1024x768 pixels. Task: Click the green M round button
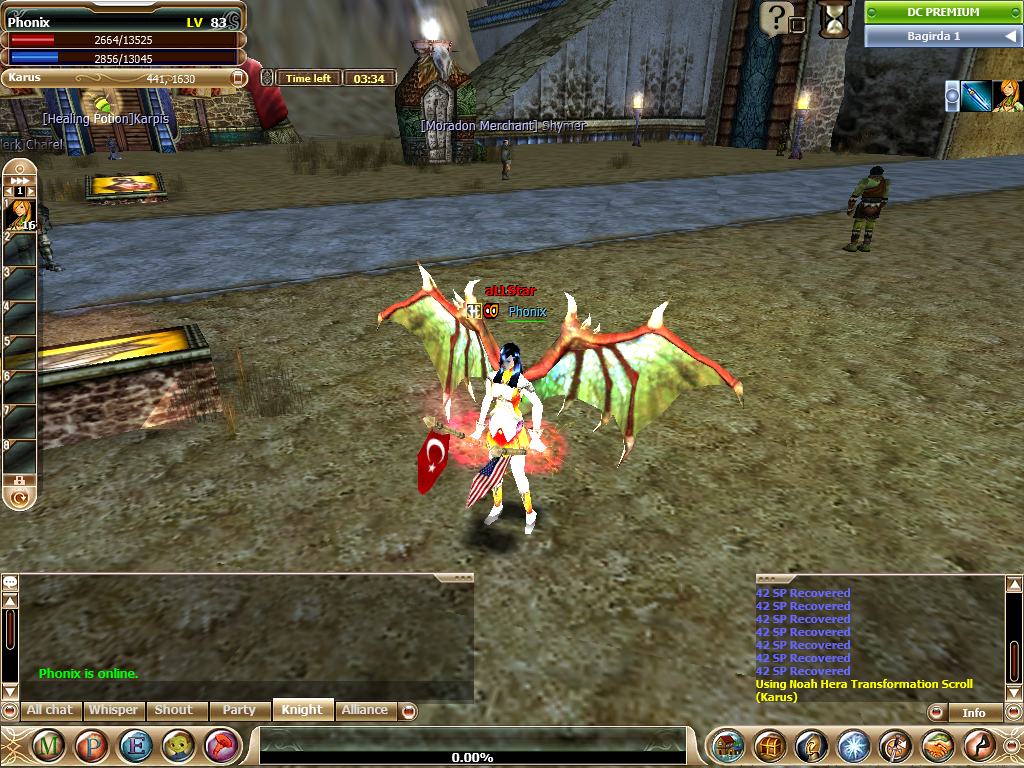[50, 746]
